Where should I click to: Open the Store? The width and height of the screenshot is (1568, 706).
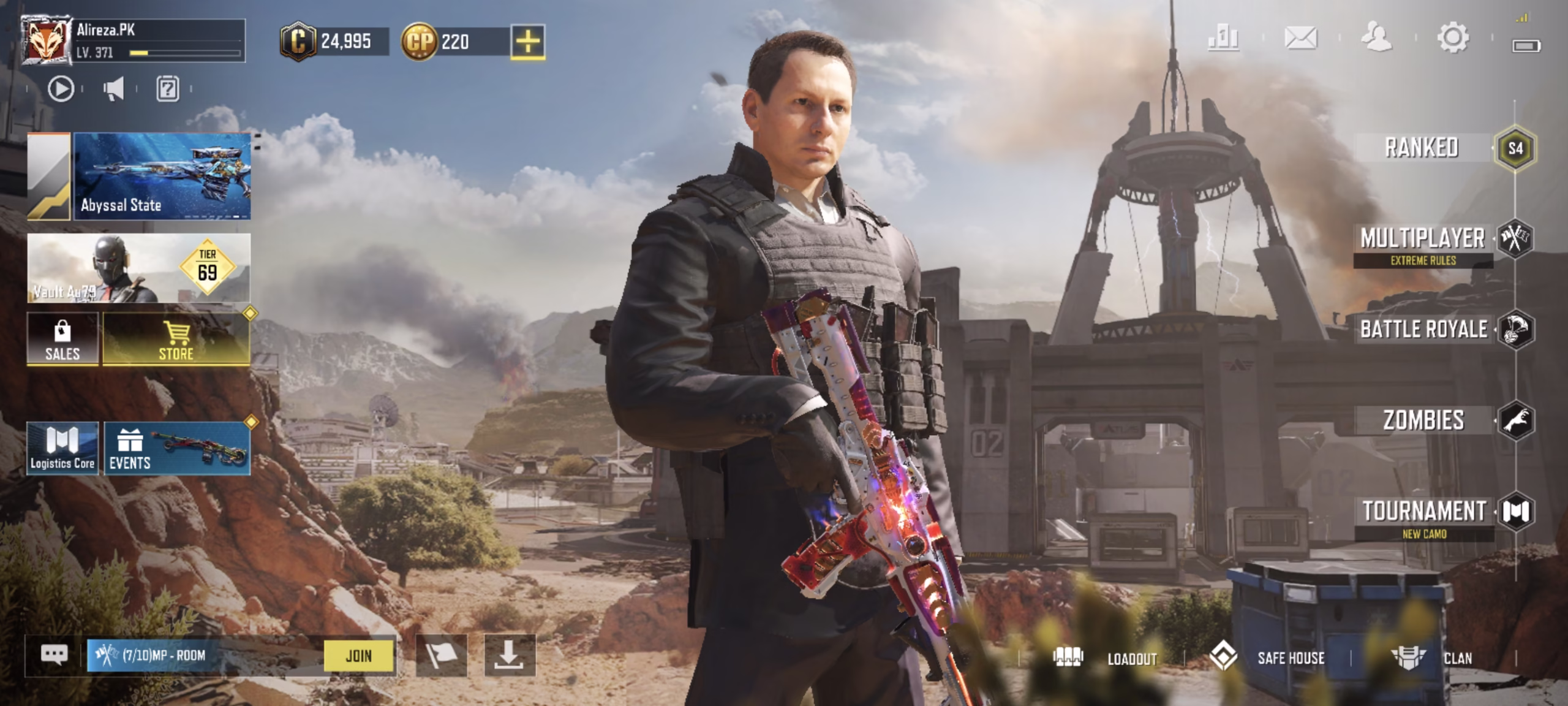coord(176,340)
